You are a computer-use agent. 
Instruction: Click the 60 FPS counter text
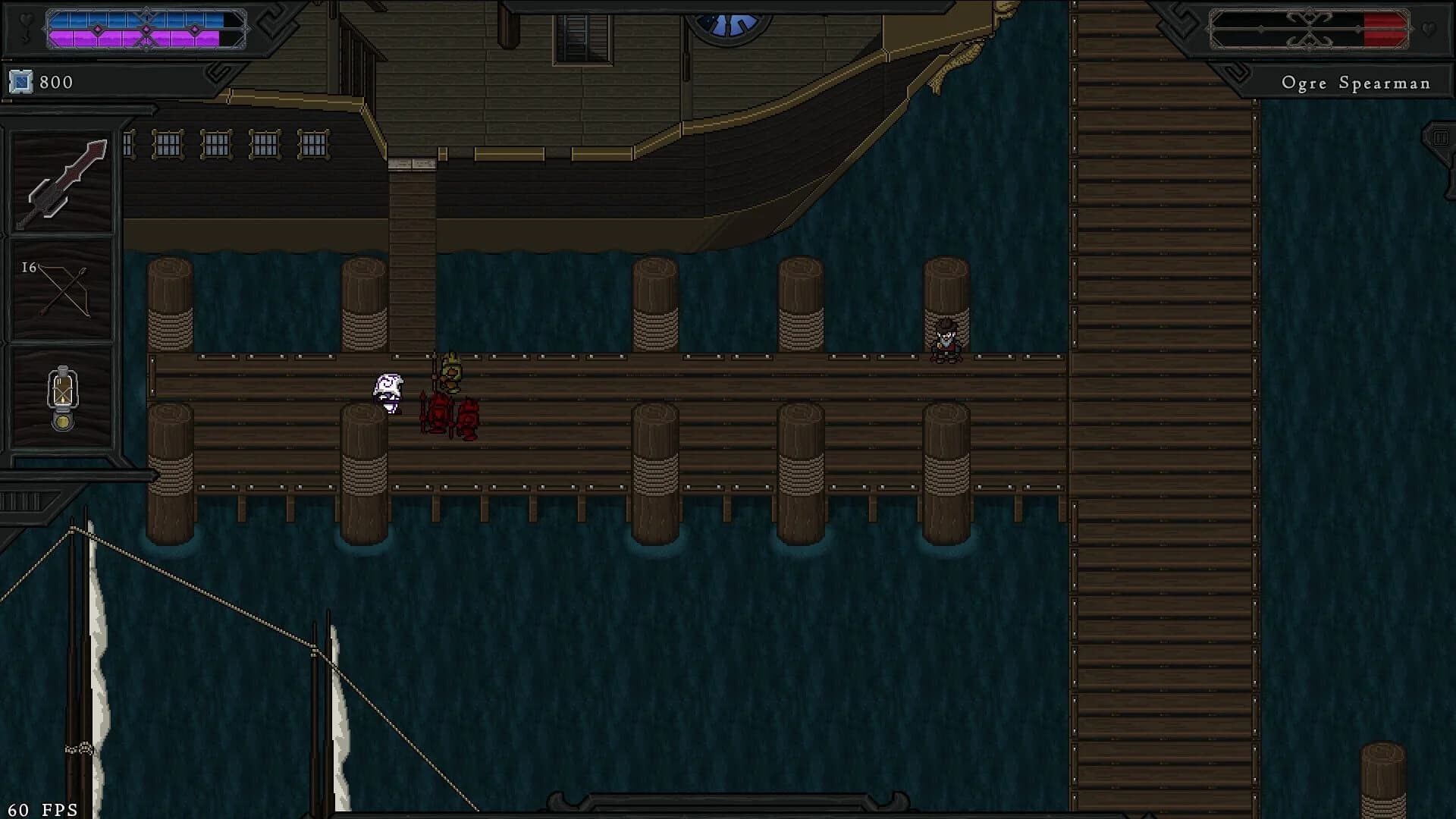pos(42,808)
